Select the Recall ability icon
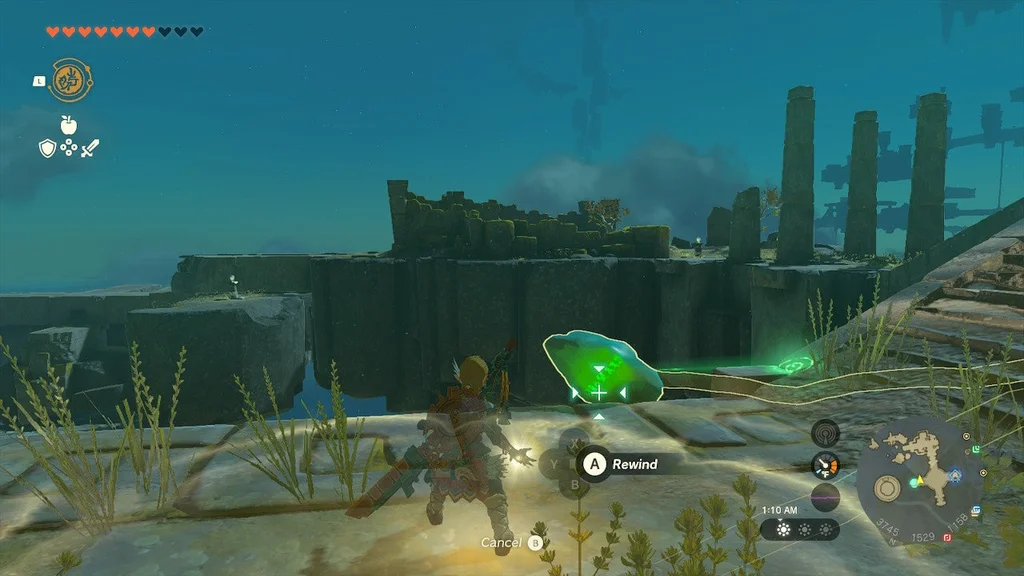 [69, 80]
